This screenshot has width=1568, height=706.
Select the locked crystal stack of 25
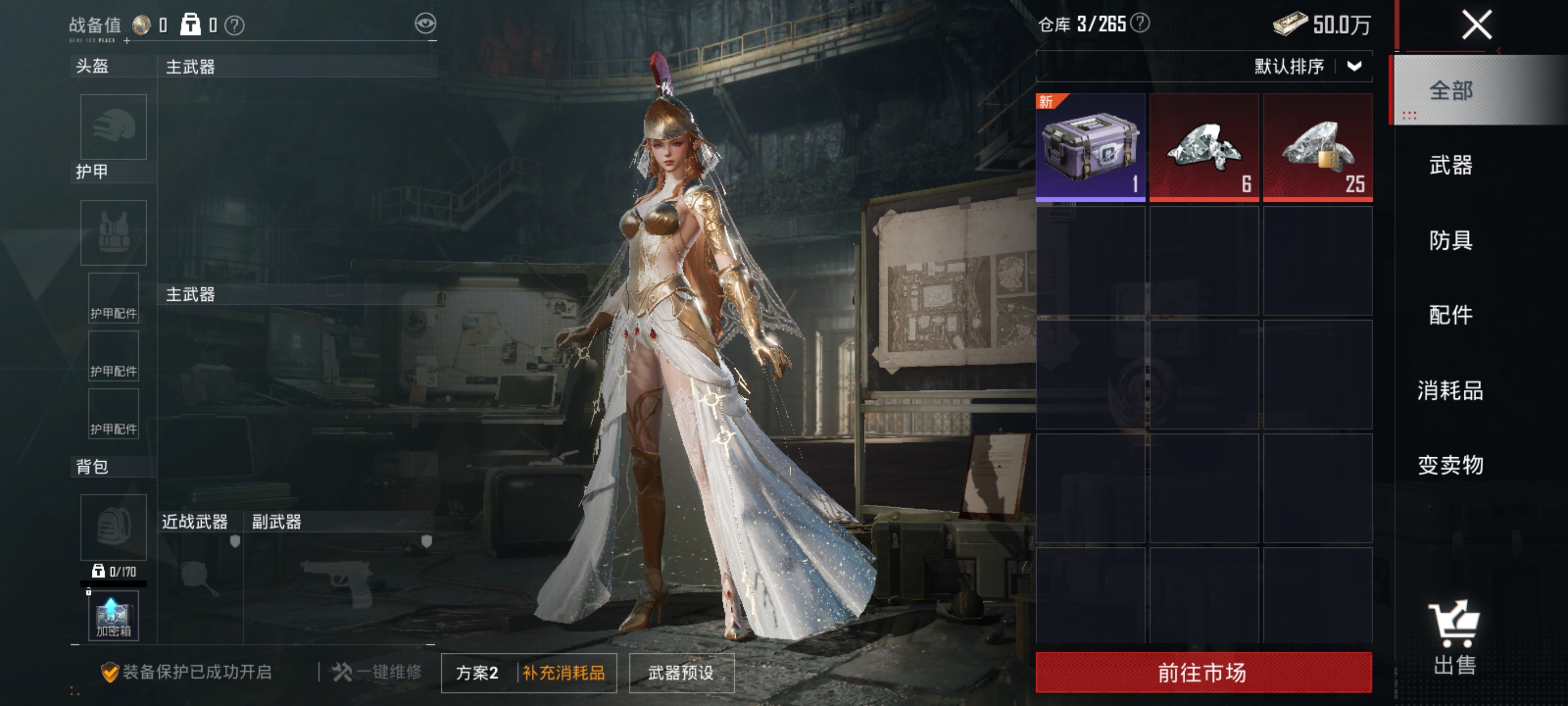pos(1317,147)
